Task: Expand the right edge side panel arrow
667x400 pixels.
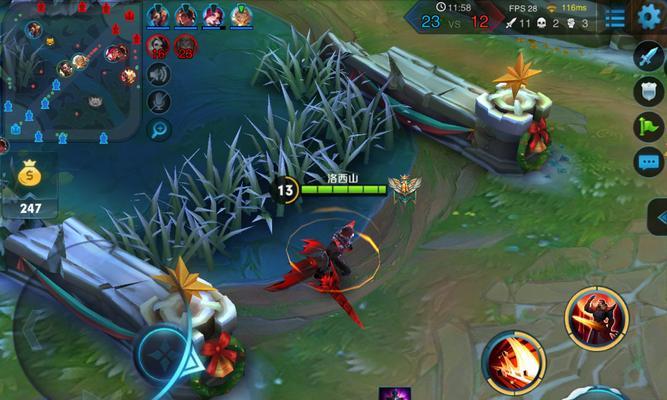Action: pos(659,217)
